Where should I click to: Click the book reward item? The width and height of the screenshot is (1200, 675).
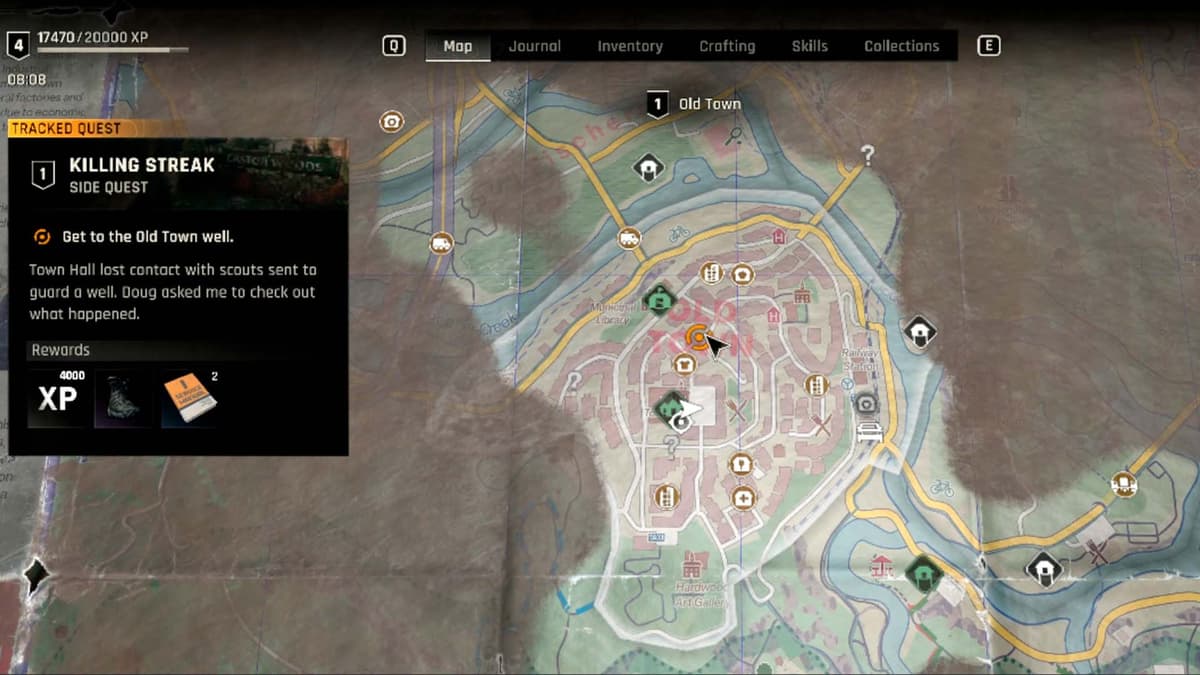189,398
